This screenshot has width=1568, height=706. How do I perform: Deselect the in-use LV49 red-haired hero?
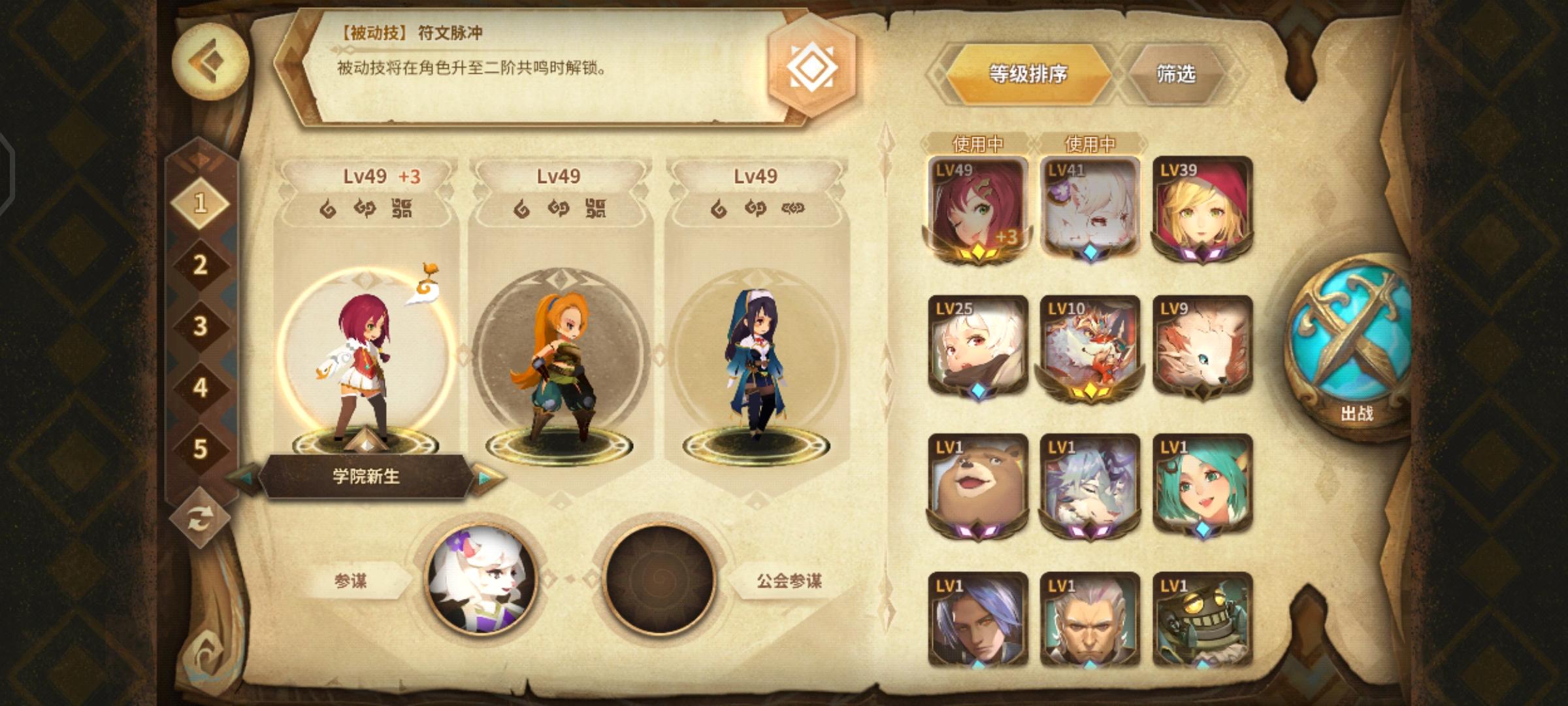[976, 206]
